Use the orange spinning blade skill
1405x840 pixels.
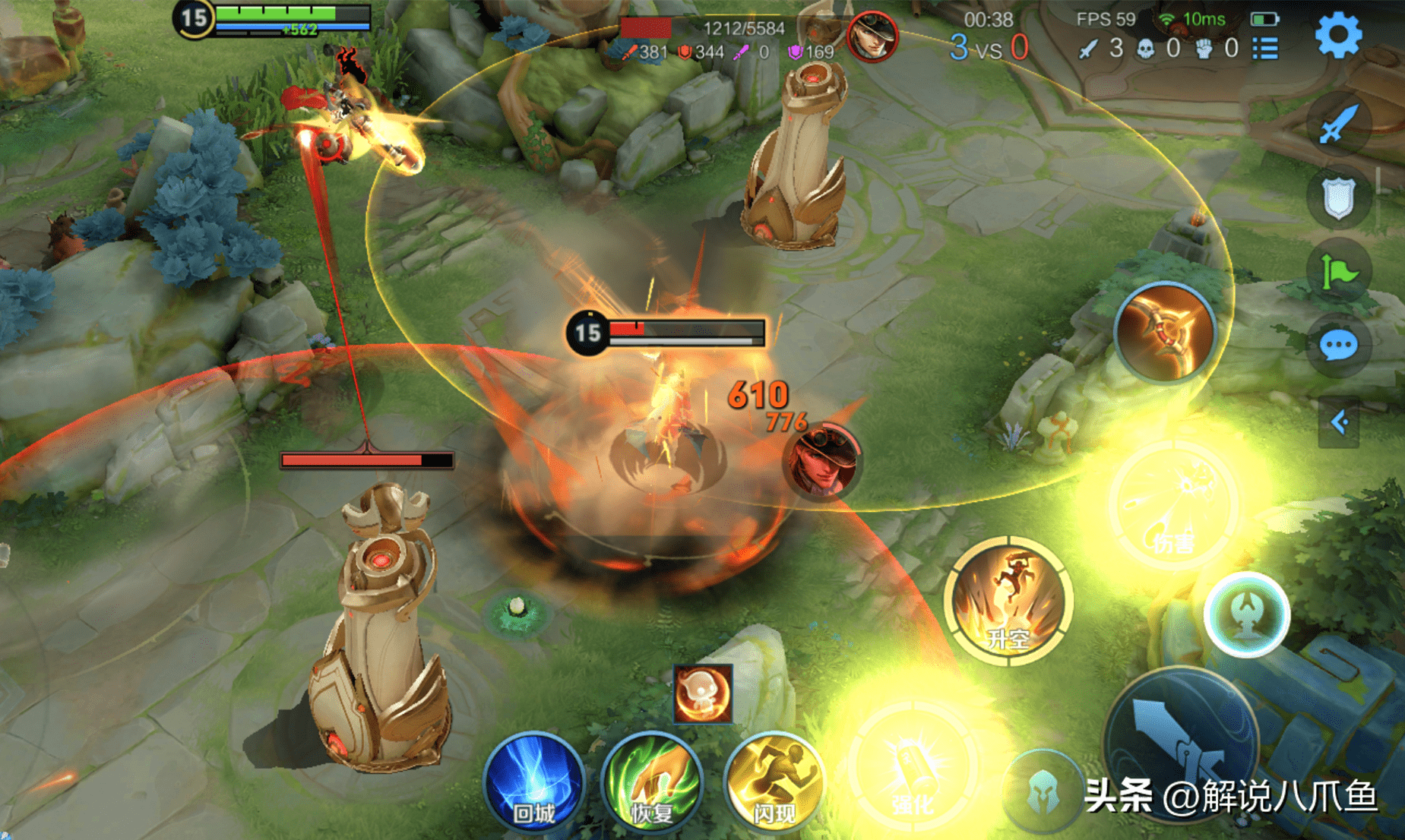click(x=1165, y=331)
